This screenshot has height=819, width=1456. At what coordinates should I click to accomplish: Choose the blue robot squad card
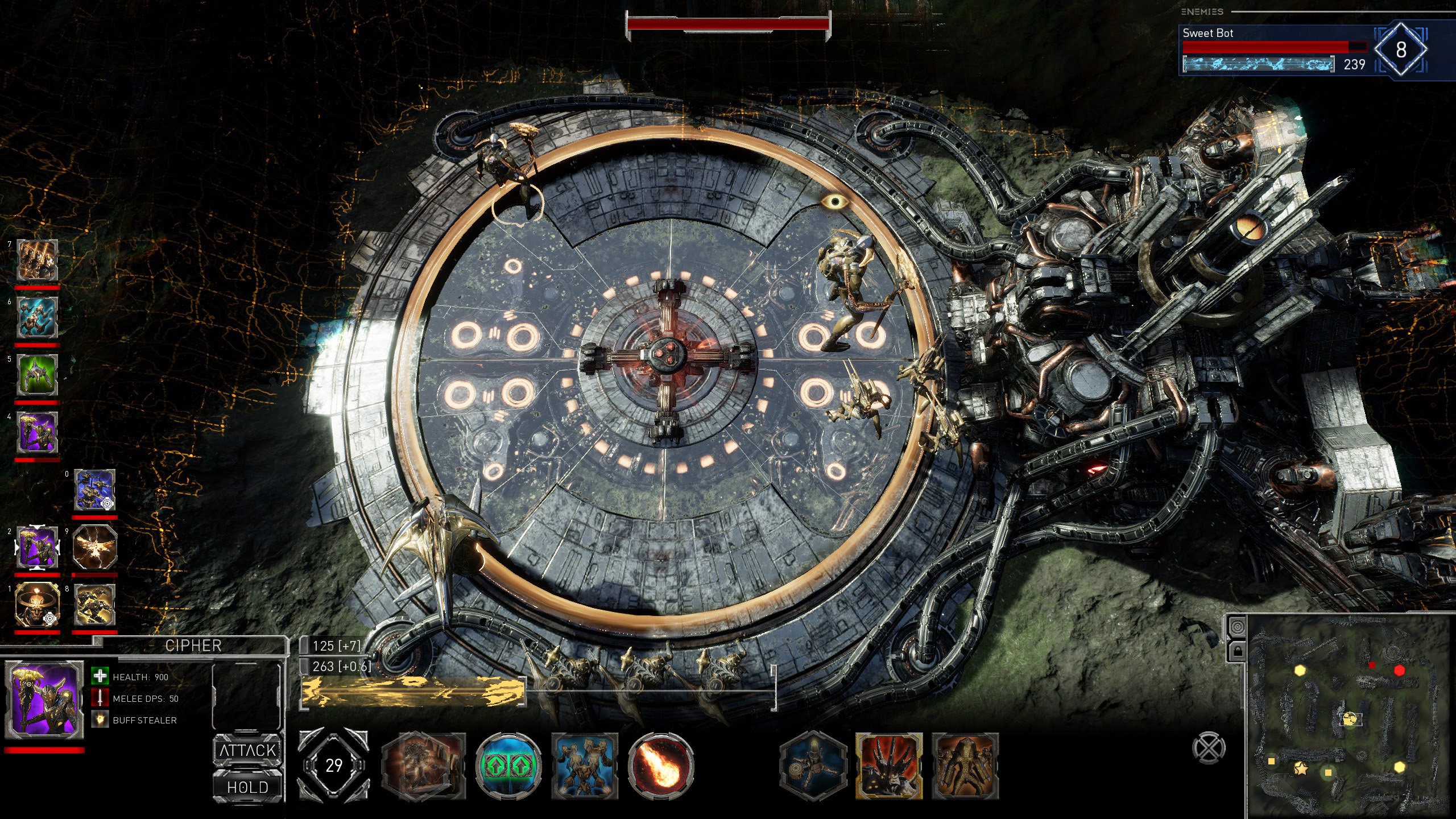click(585, 766)
